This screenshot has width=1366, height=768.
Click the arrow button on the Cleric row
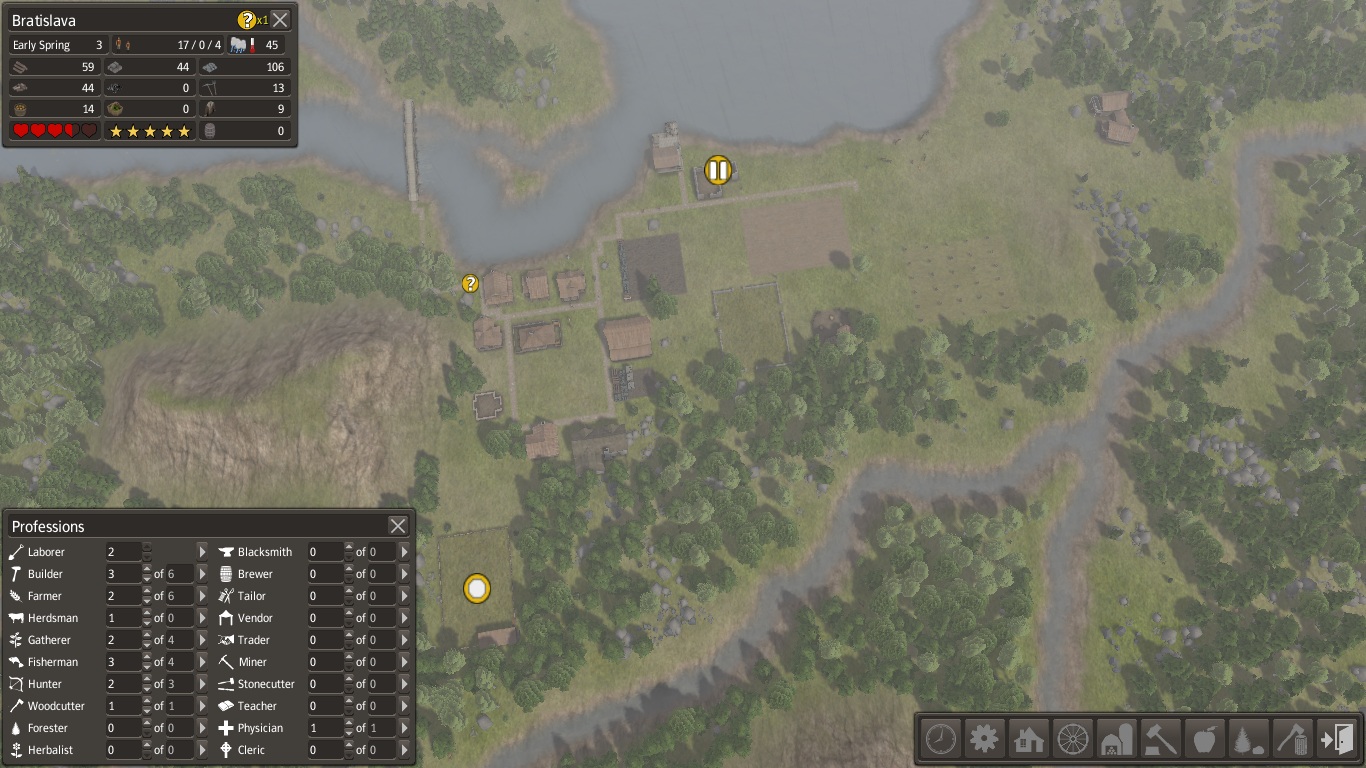(404, 750)
